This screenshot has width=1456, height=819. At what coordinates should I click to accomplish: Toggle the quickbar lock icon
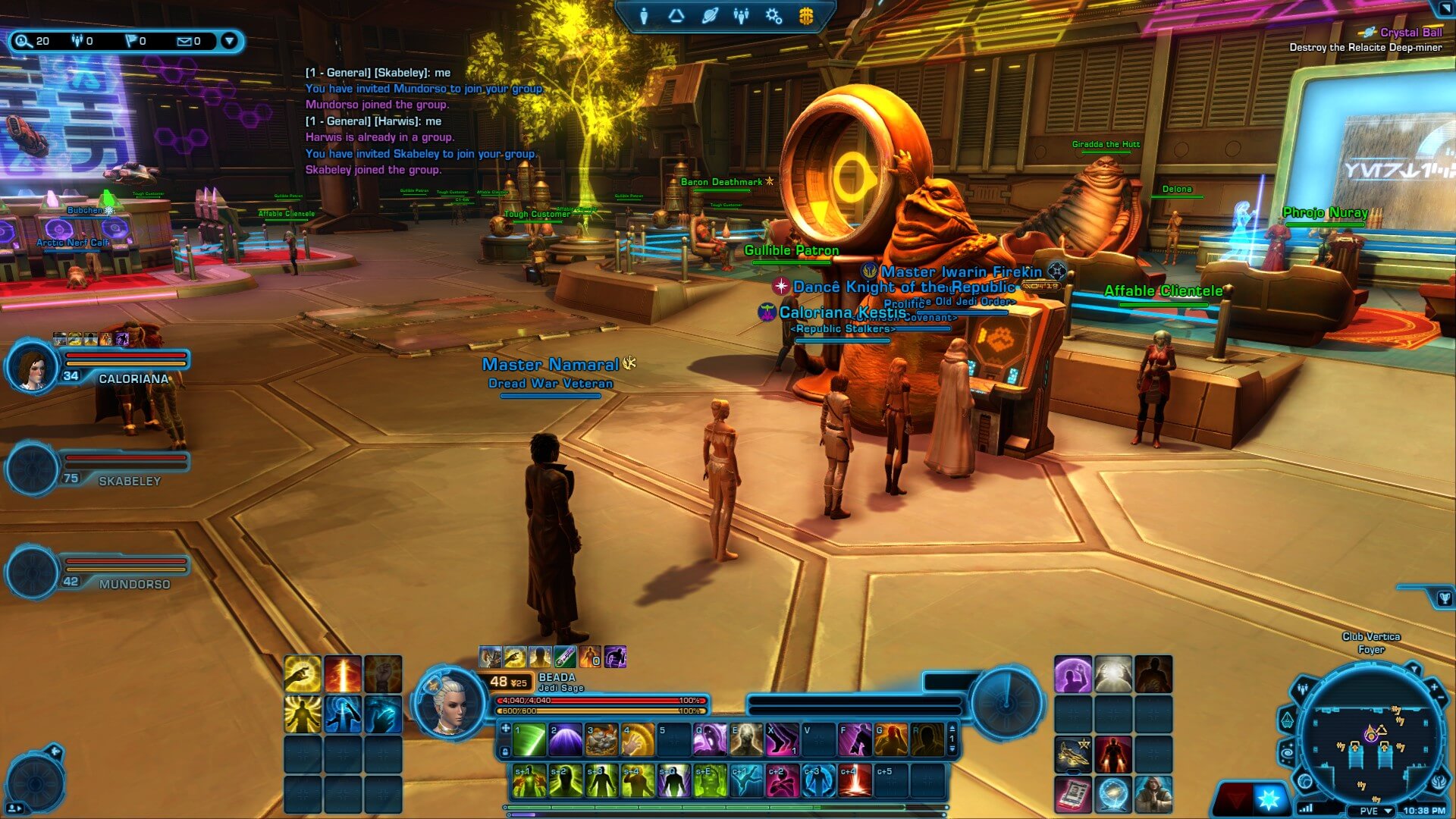[x=506, y=752]
